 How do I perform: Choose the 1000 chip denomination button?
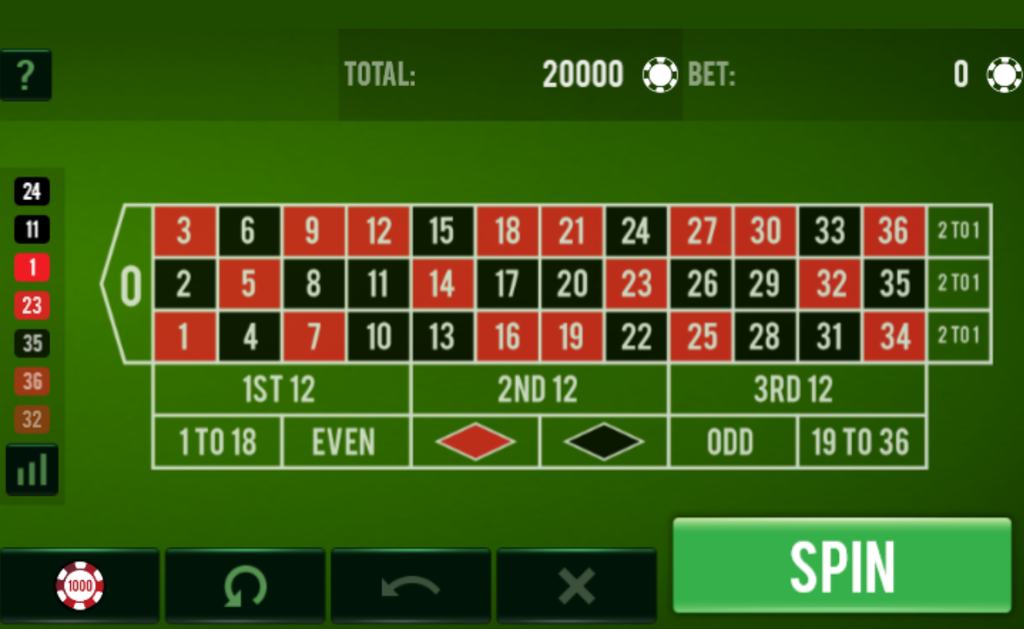(x=80, y=585)
